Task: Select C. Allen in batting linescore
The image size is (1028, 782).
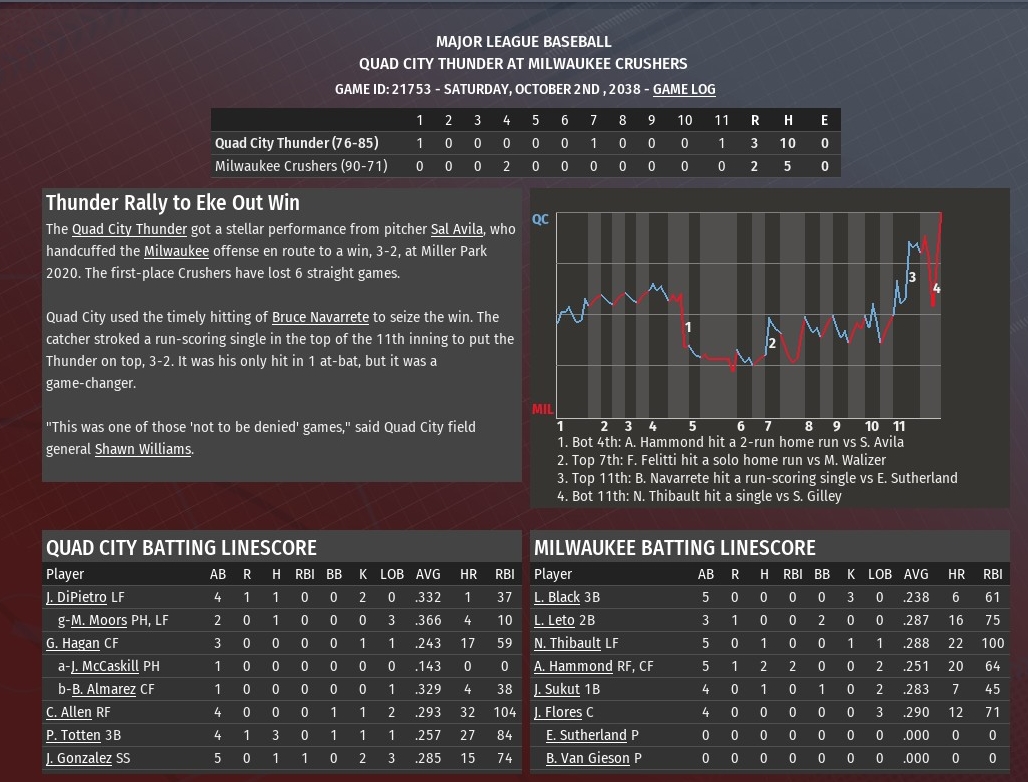Action: click(x=68, y=712)
